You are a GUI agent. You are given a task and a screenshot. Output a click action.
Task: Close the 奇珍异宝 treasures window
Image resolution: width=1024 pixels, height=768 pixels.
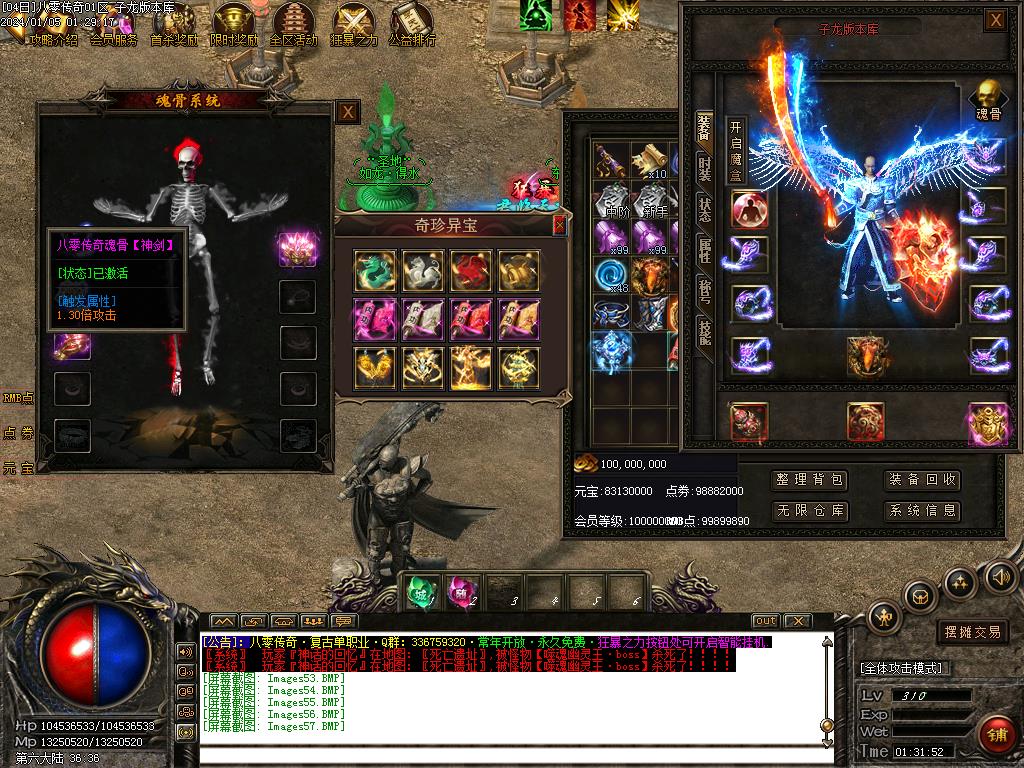pos(559,225)
